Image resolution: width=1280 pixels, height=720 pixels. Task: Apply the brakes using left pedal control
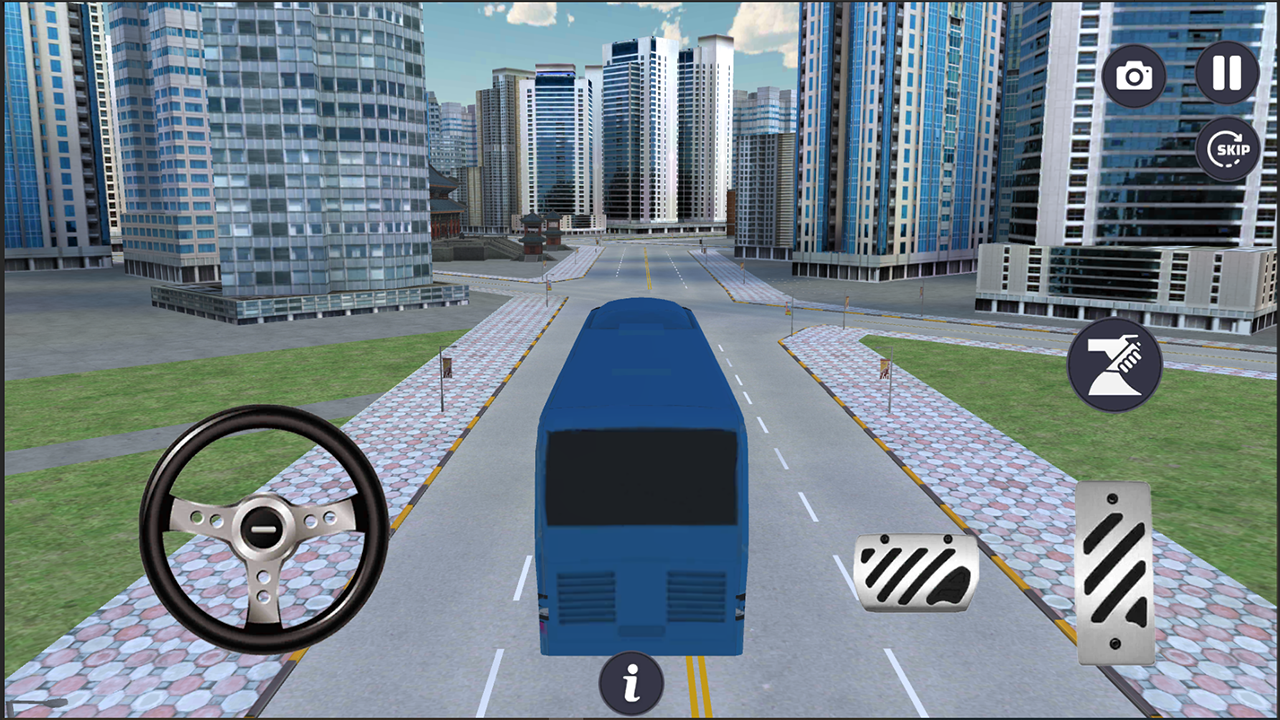coord(915,575)
